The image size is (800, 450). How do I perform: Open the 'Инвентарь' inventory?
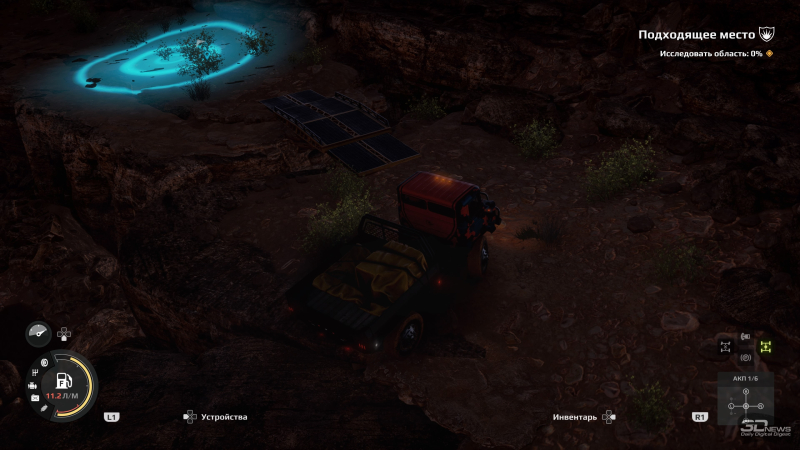[x=575, y=416]
